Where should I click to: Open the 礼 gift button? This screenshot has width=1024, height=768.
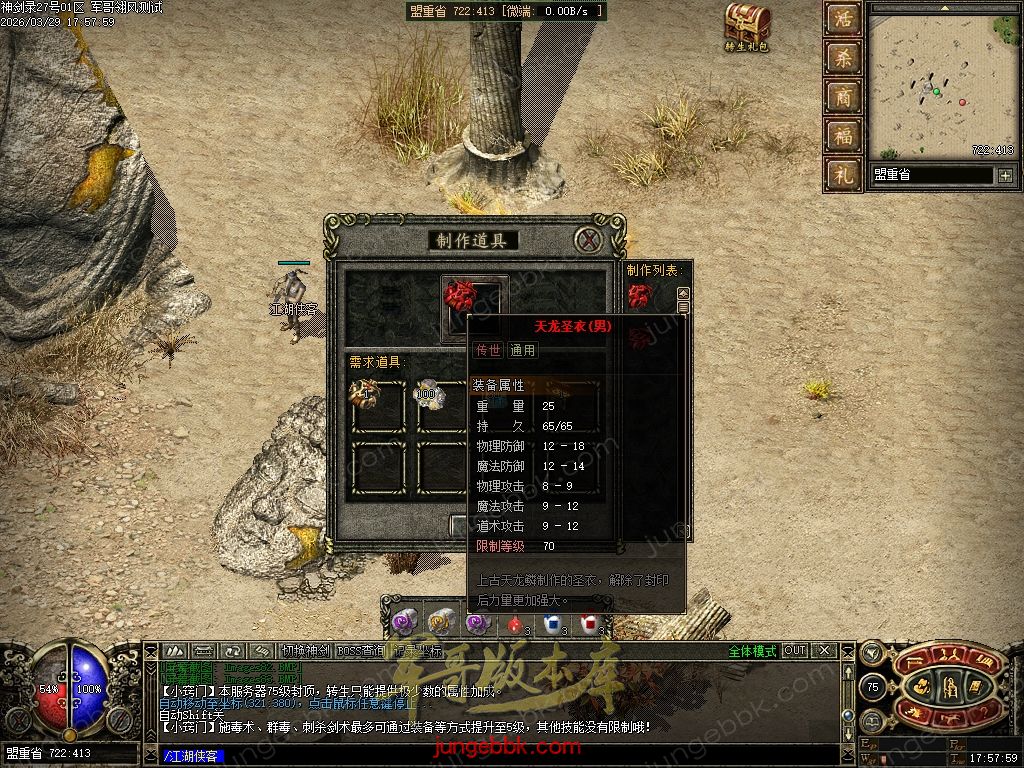coord(844,174)
